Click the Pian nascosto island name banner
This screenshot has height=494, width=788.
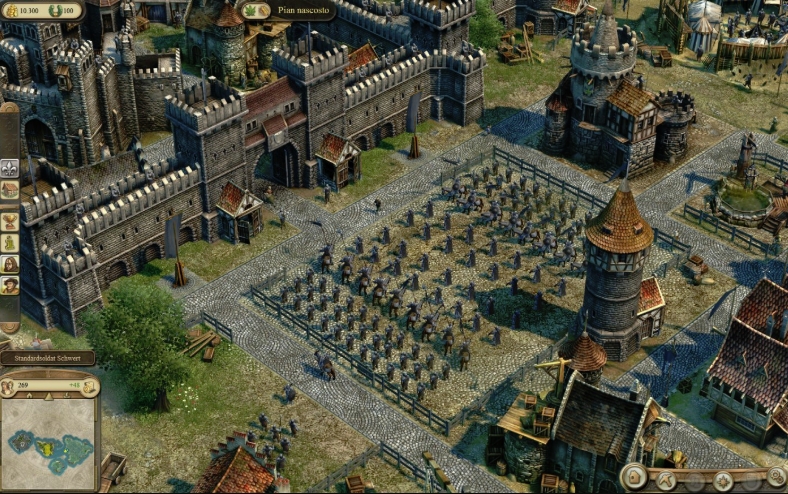coord(303,10)
